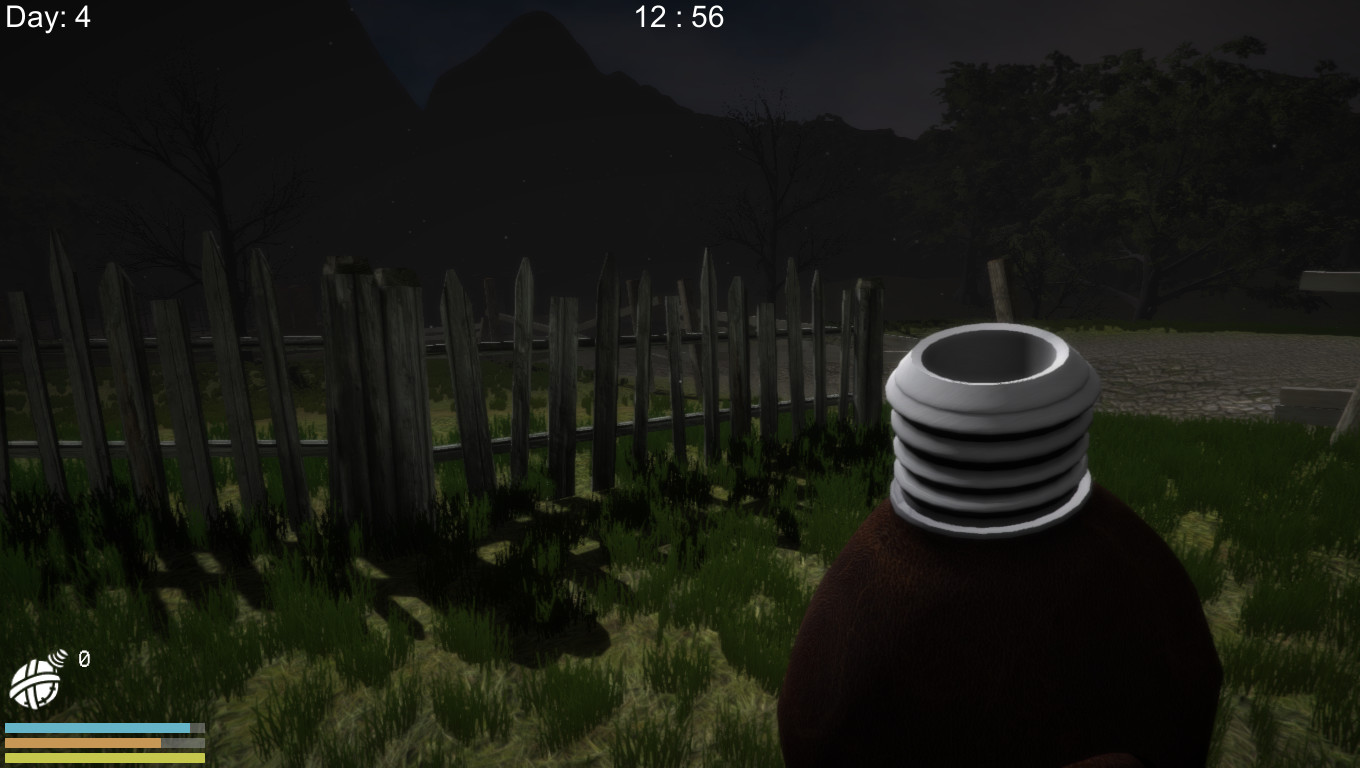Click the gray depleted section of the orange bar
The width and height of the screenshot is (1360, 768).
pyautogui.click(x=183, y=744)
